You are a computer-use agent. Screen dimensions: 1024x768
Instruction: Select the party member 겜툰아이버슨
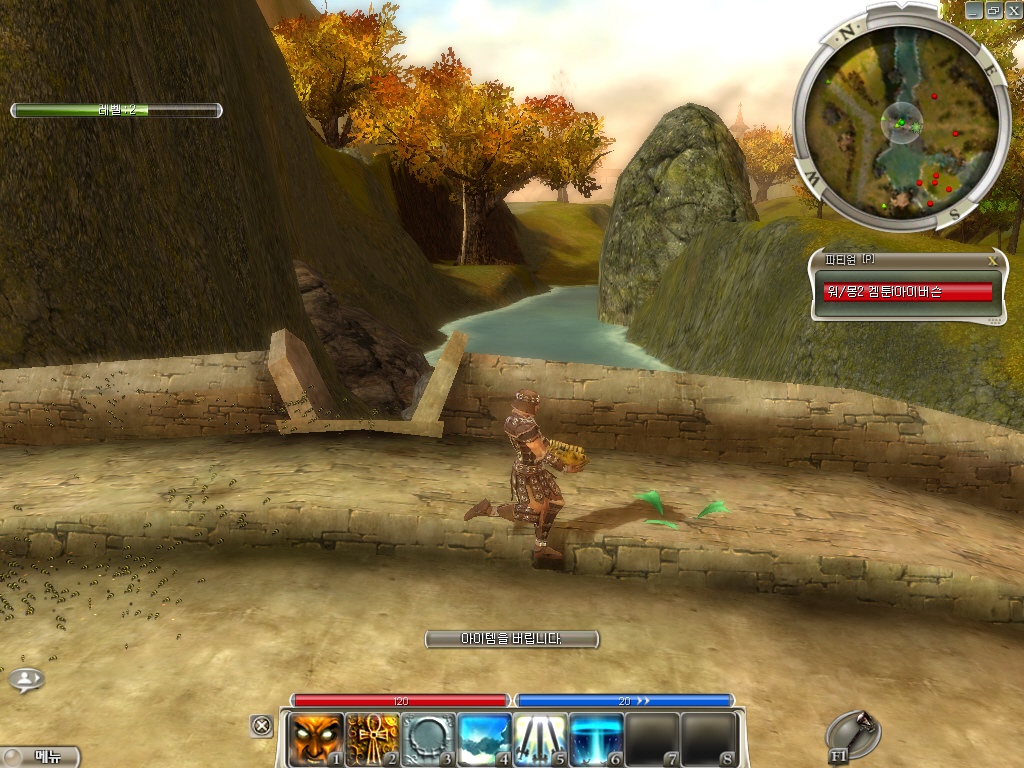[906, 292]
